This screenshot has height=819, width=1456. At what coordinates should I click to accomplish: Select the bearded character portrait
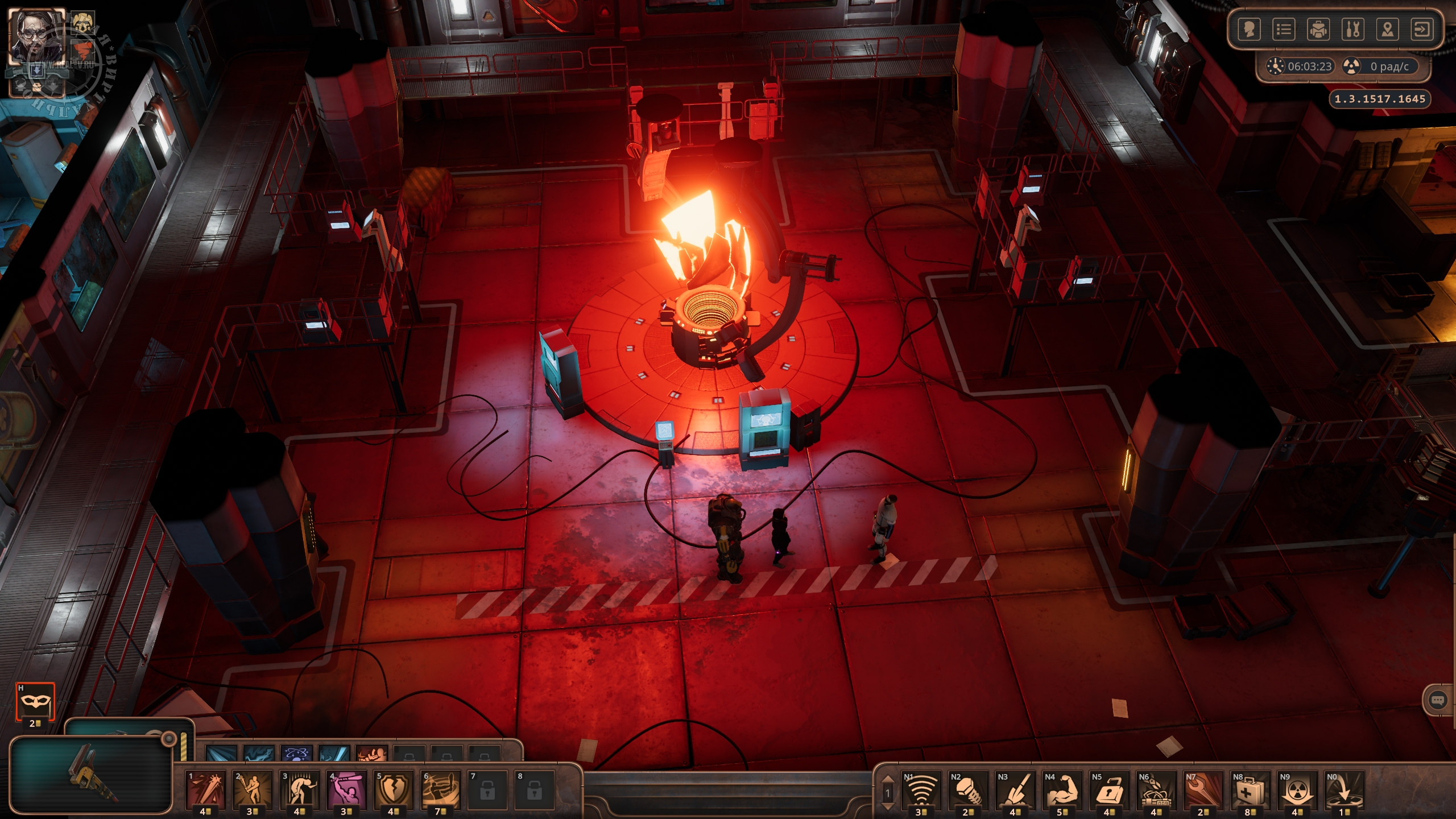click(35, 36)
